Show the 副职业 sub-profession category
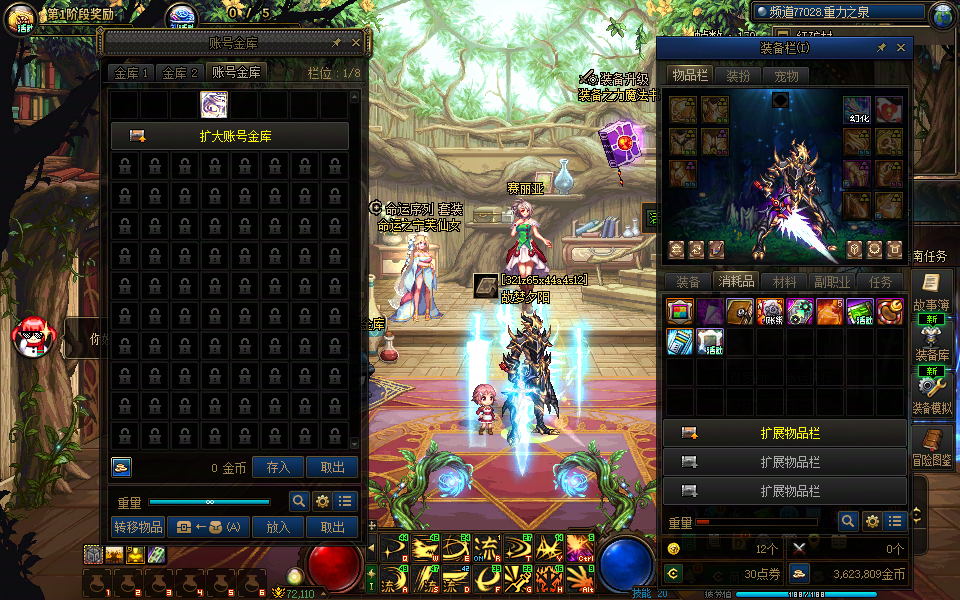 click(x=833, y=282)
